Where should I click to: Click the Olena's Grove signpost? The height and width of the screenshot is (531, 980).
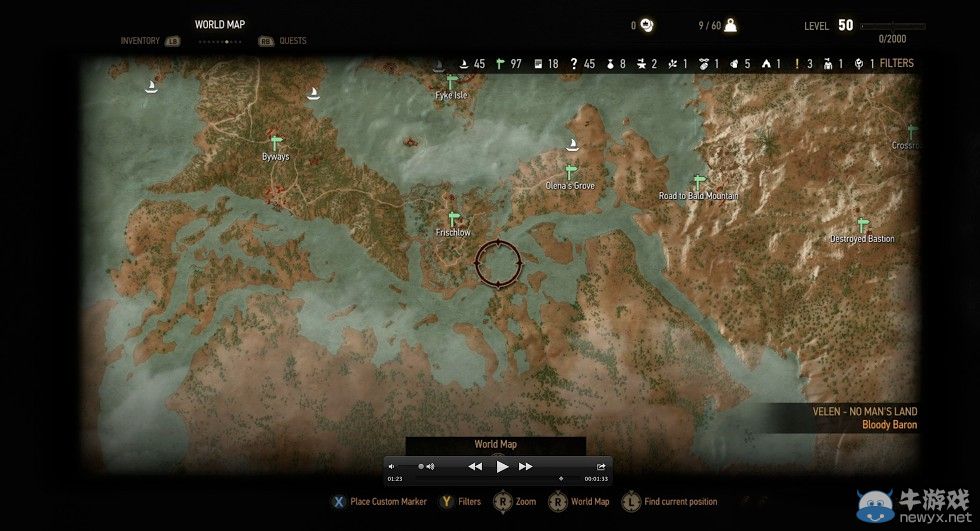pyautogui.click(x=571, y=172)
